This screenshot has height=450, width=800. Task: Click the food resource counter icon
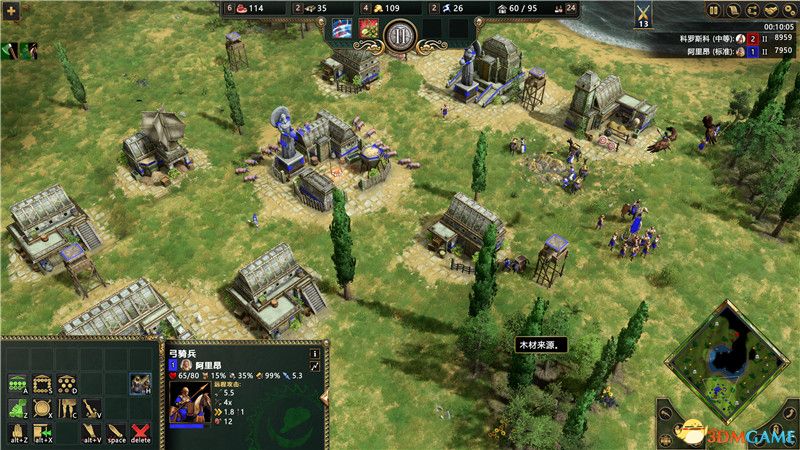[240, 9]
